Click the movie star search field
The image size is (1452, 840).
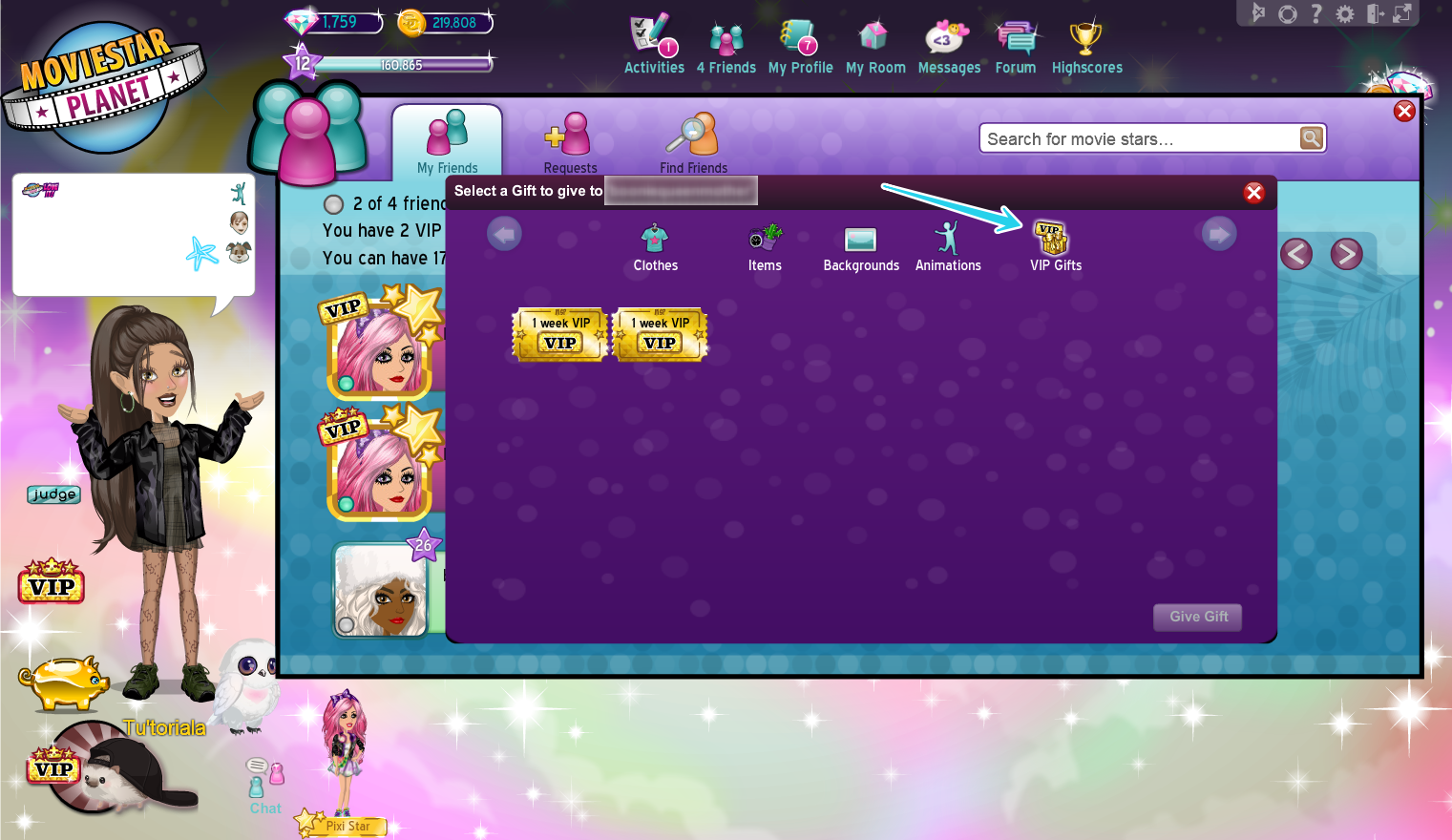1136,137
